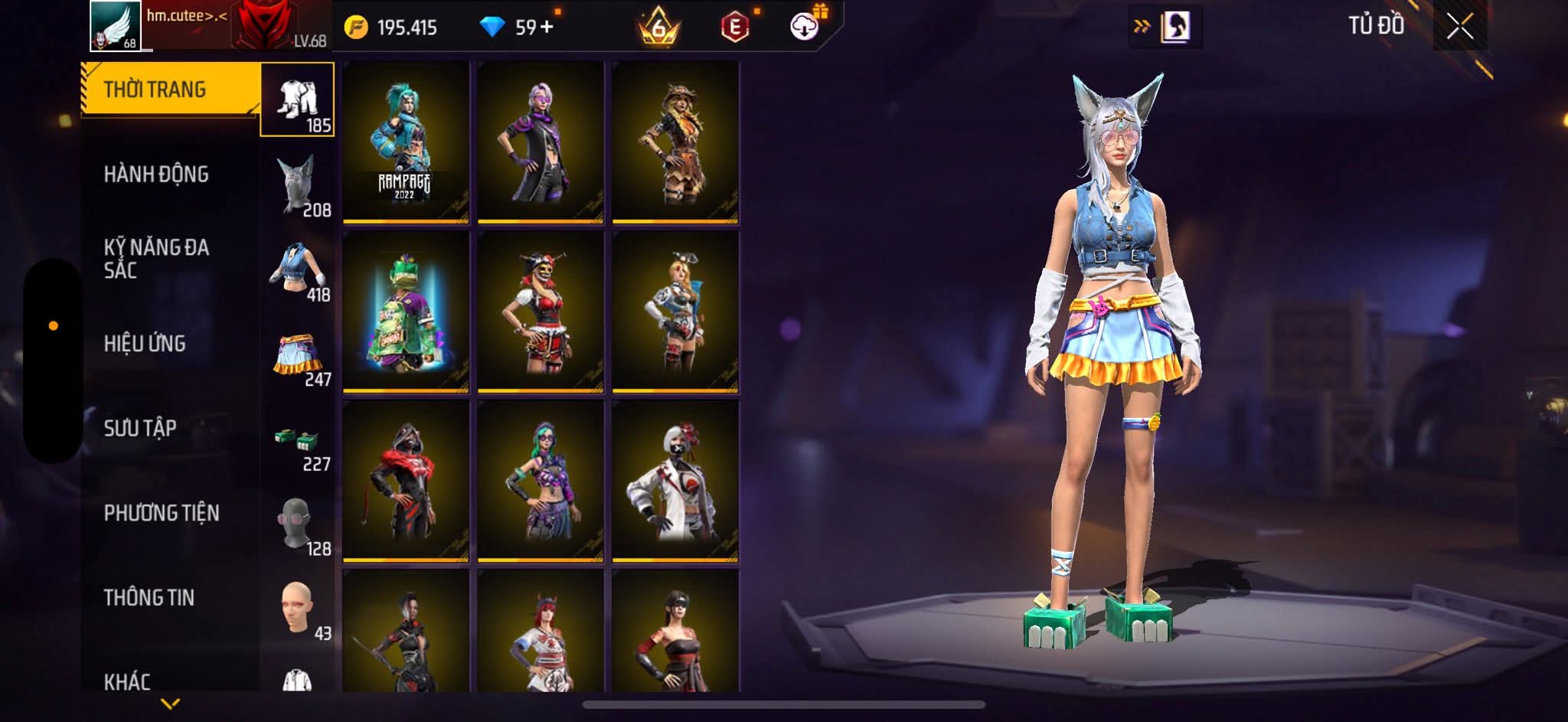The height and width of the screenshot is (722, 1568).
Task: Close the TỦ ĐỒ wardrobe screen
Action: click(1459, 28)
